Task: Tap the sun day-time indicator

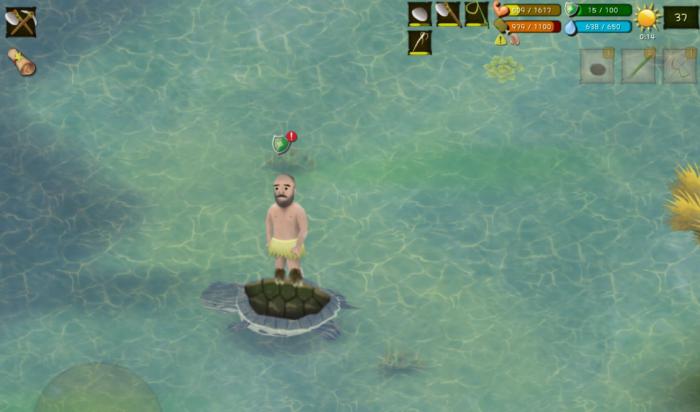Action: click(x=647, y=17)
